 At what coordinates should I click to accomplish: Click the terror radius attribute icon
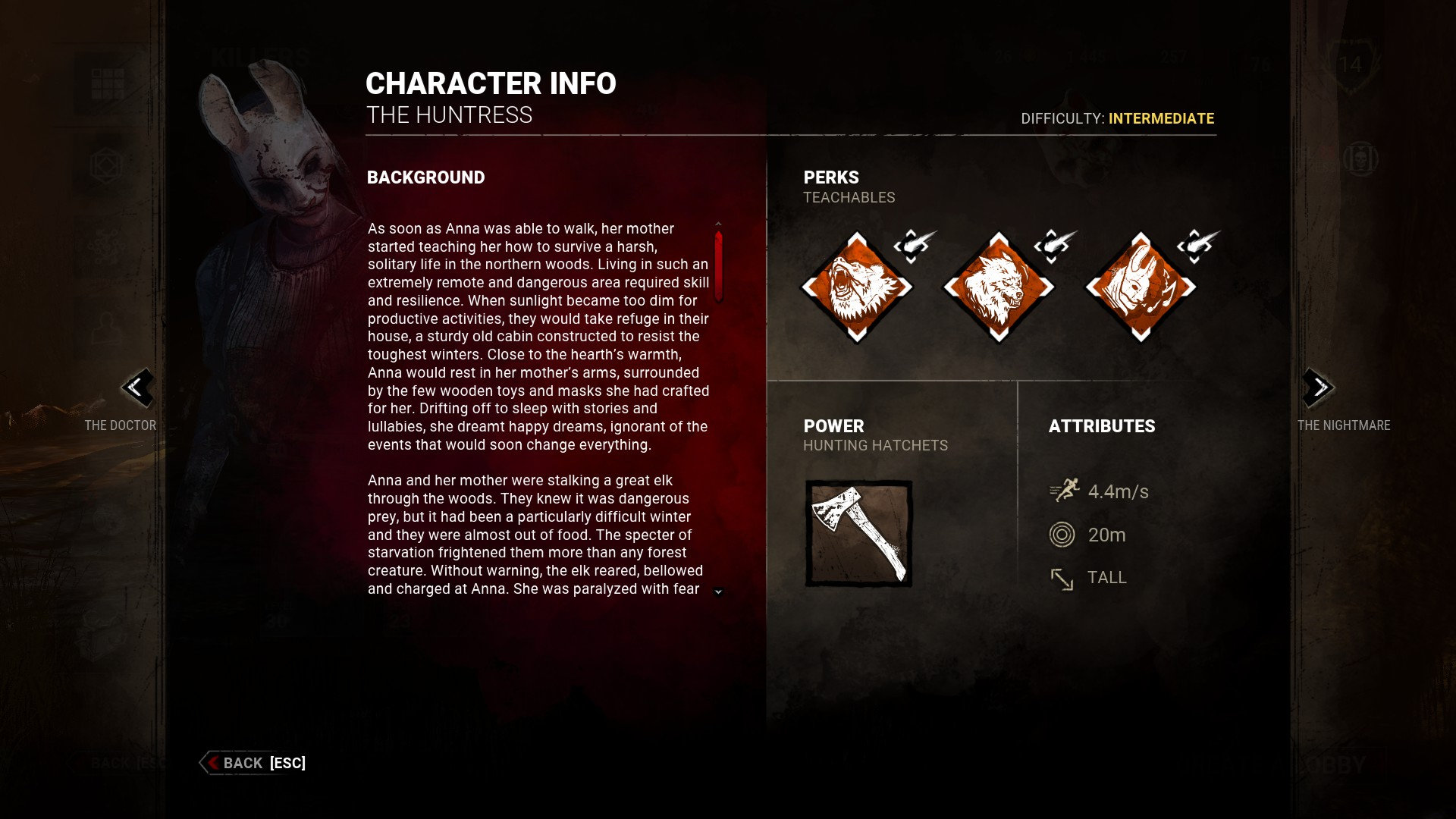1062,534
